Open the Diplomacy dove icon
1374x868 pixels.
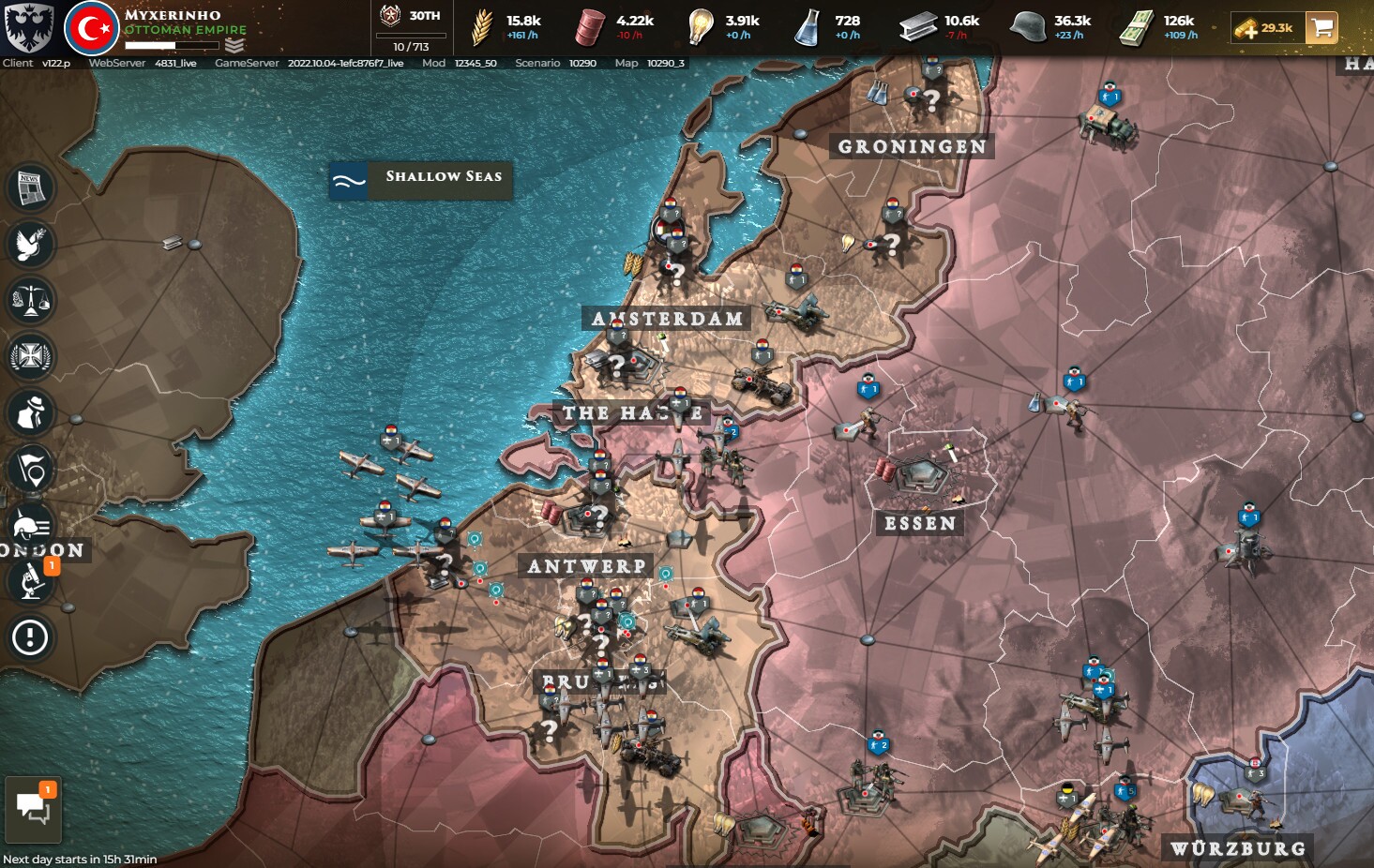click(29, 245)
